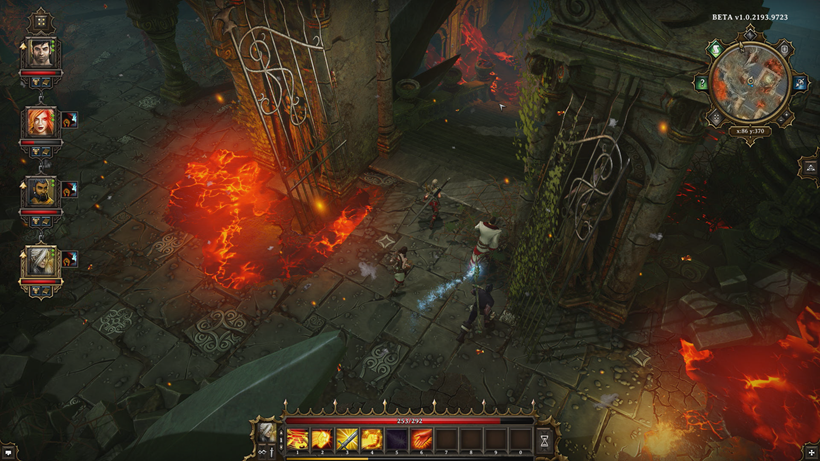
Task: Use the fiery burst skill in slot 2
Action: (323, 438)
